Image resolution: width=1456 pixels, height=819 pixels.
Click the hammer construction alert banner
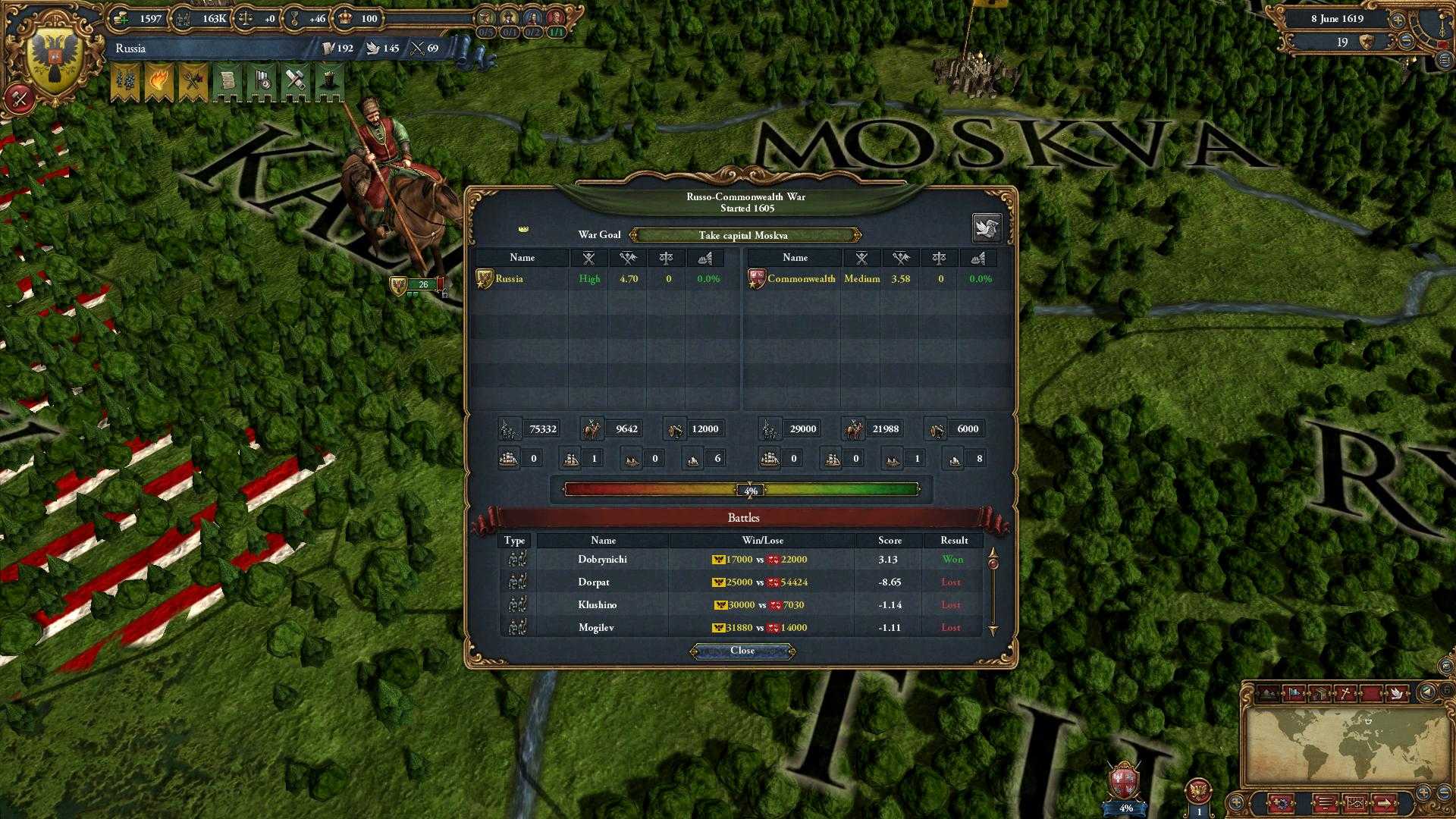(294, 82)
